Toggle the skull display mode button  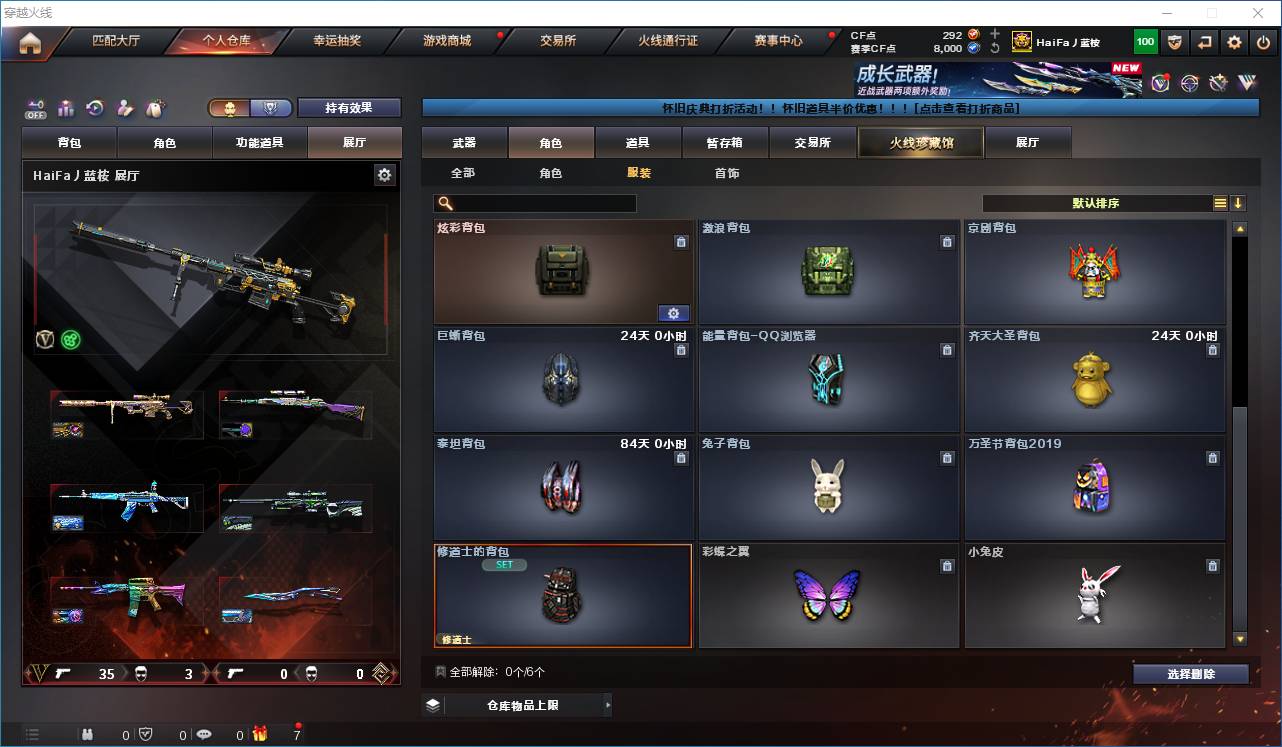tap(230, 107)
